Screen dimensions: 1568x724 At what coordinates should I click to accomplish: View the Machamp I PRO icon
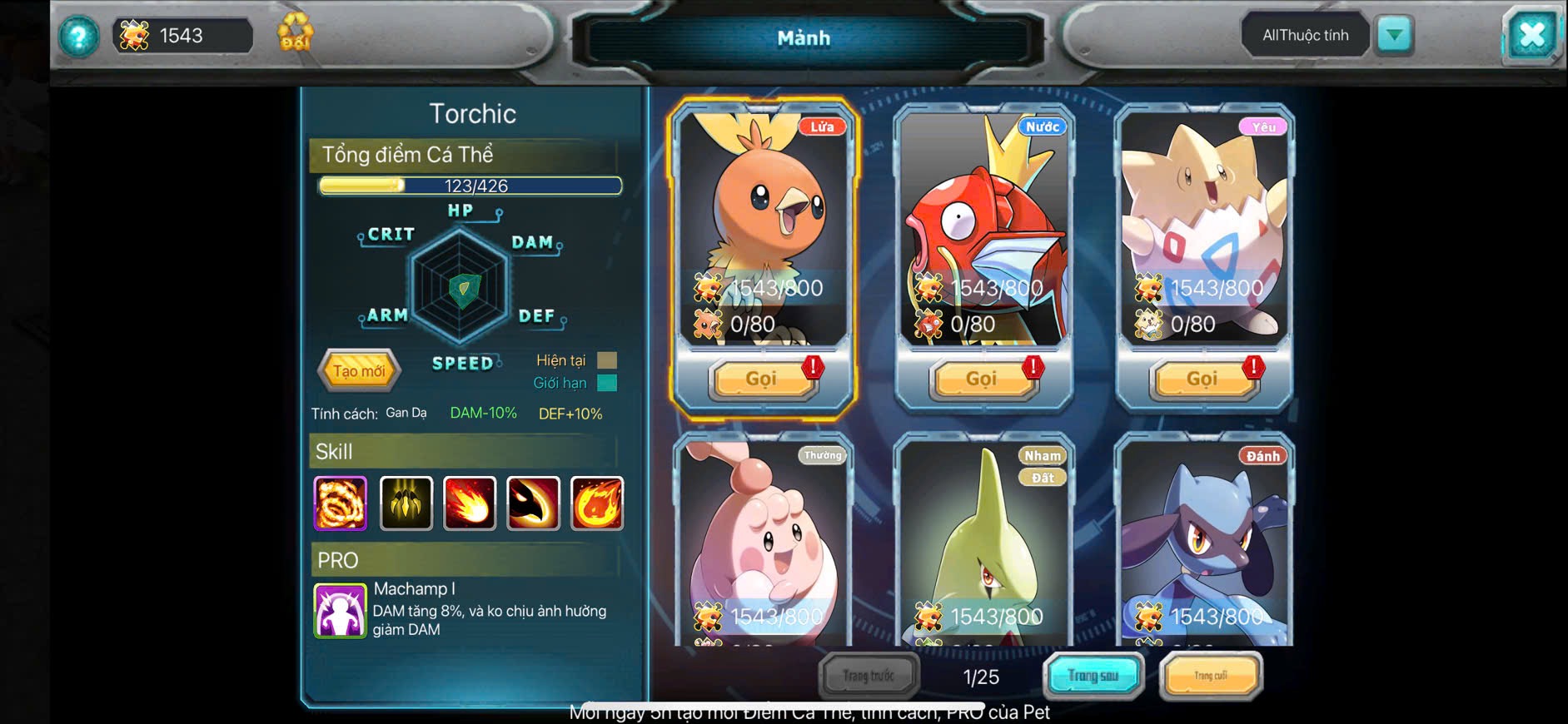point(340,611)
